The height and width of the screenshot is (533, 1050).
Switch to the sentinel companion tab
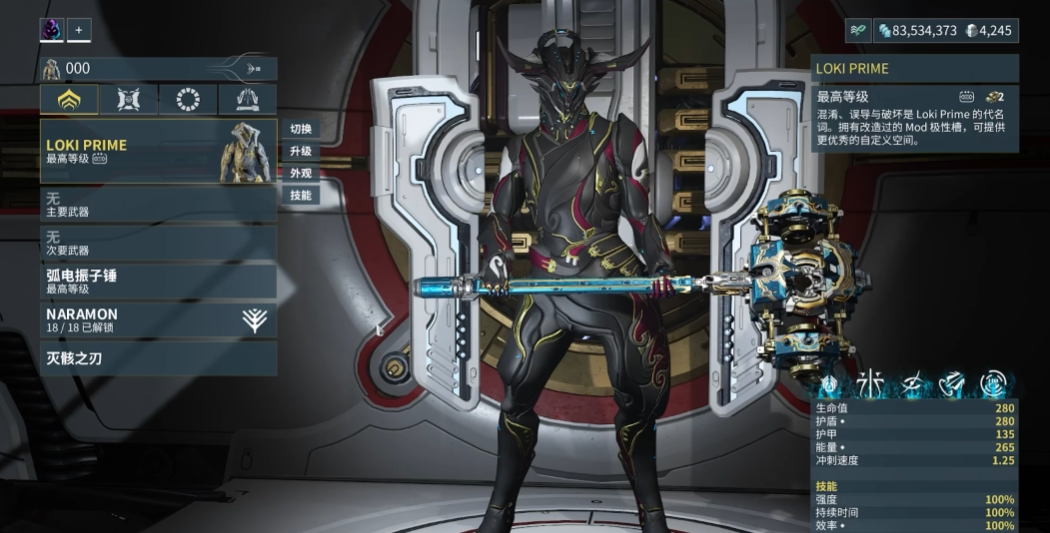(129, 99)
